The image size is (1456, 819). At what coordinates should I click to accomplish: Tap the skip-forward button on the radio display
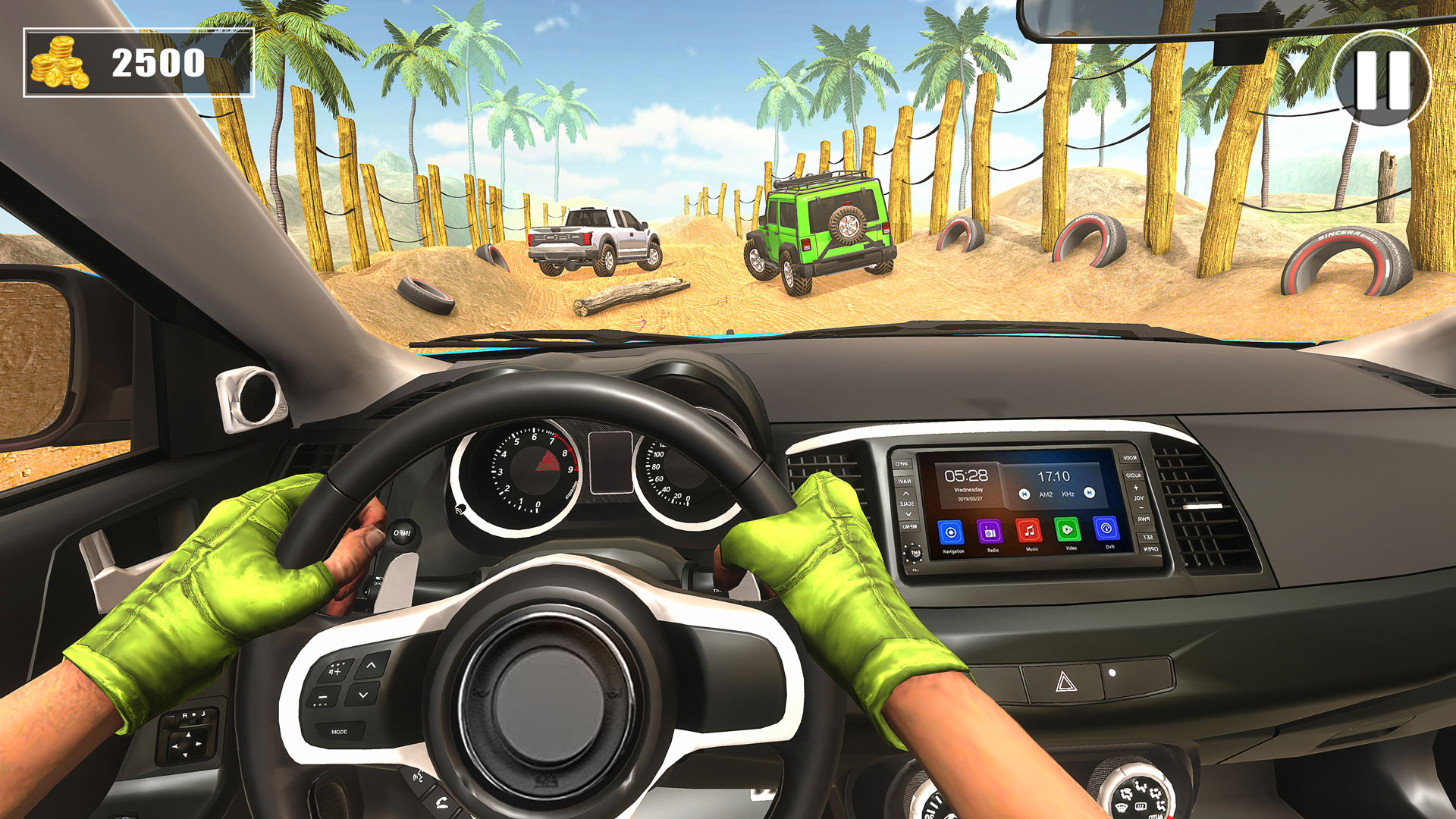(1089, 493)
